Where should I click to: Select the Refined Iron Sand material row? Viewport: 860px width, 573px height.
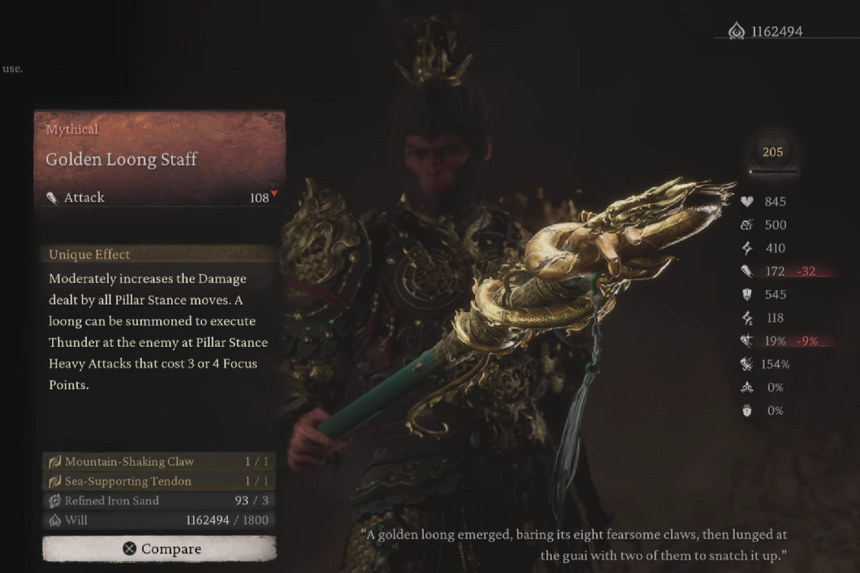159,501
